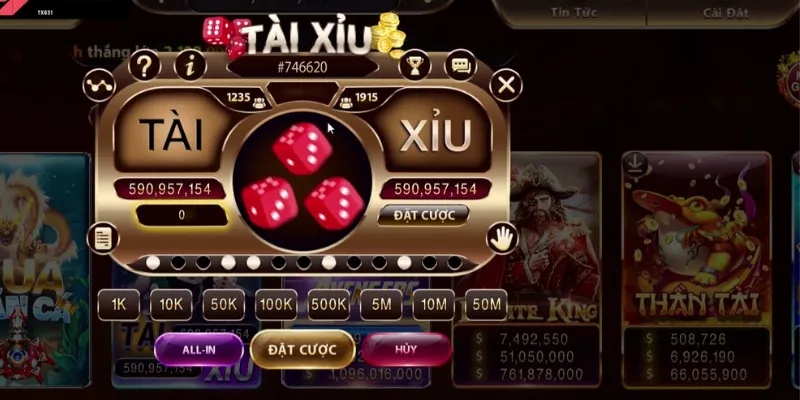The width and height of the screenshot is (800, 400).
Task: Open the question mark help icon
Action: click(x=145, y=67)
